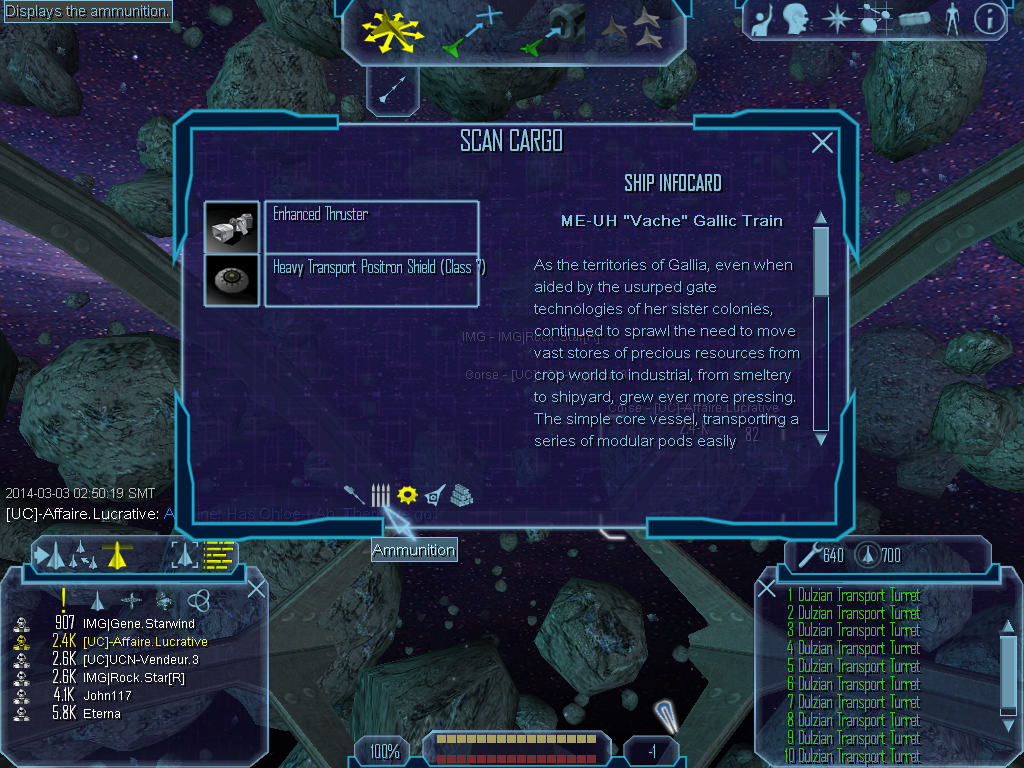Activate the Dock maneuver icon
1024x768 pixels.
click(x=553, y=30)
